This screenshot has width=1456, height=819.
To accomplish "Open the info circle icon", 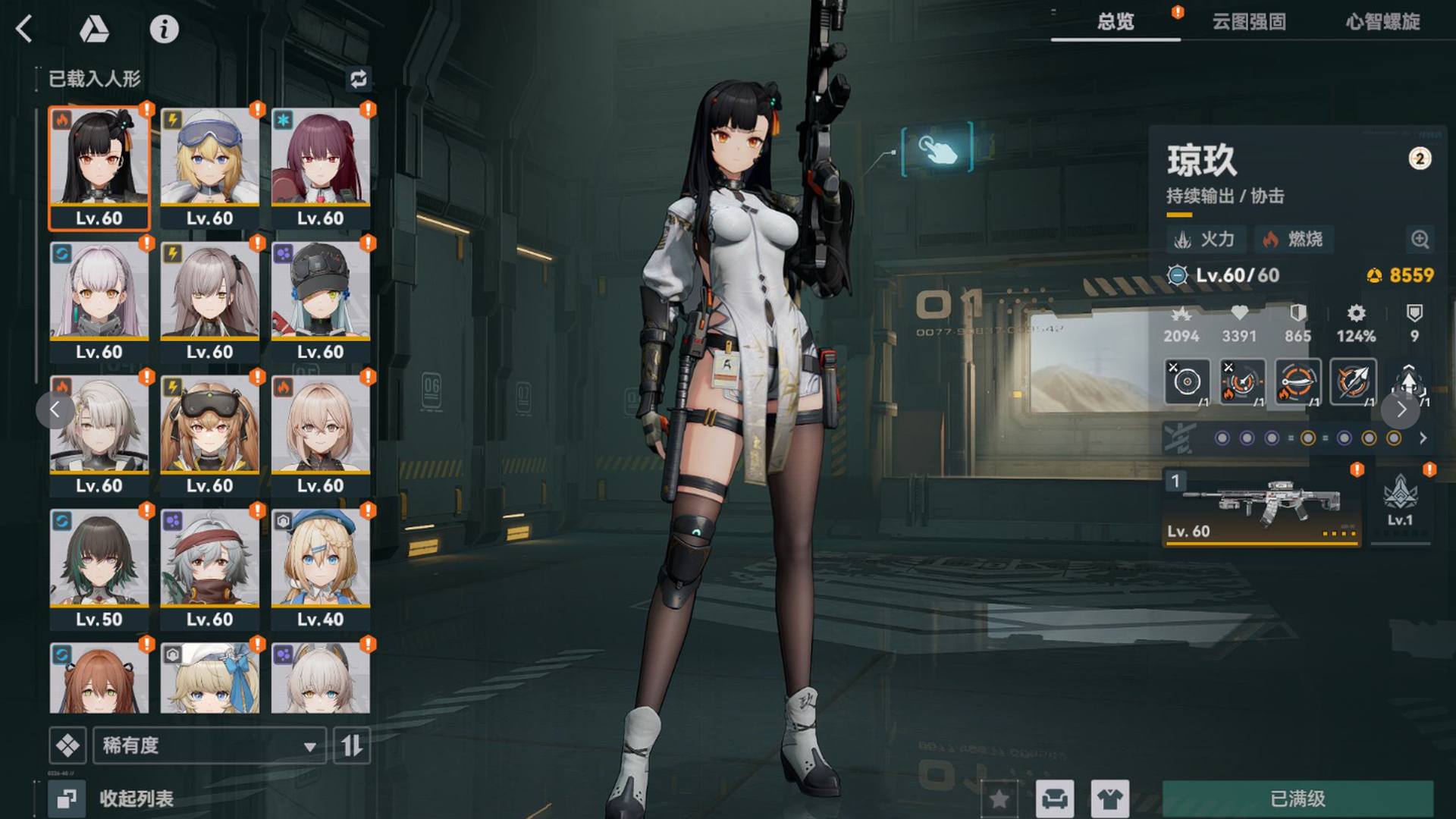I will pyautogui.click(x=164, y=30).
